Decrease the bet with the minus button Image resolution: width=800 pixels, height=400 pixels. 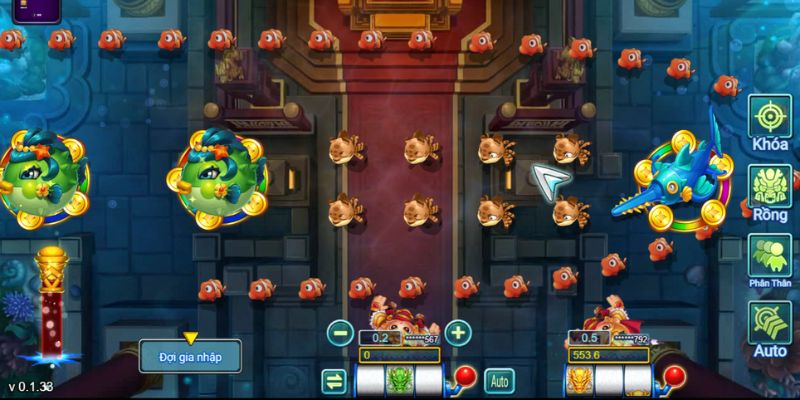click(340, 333)
